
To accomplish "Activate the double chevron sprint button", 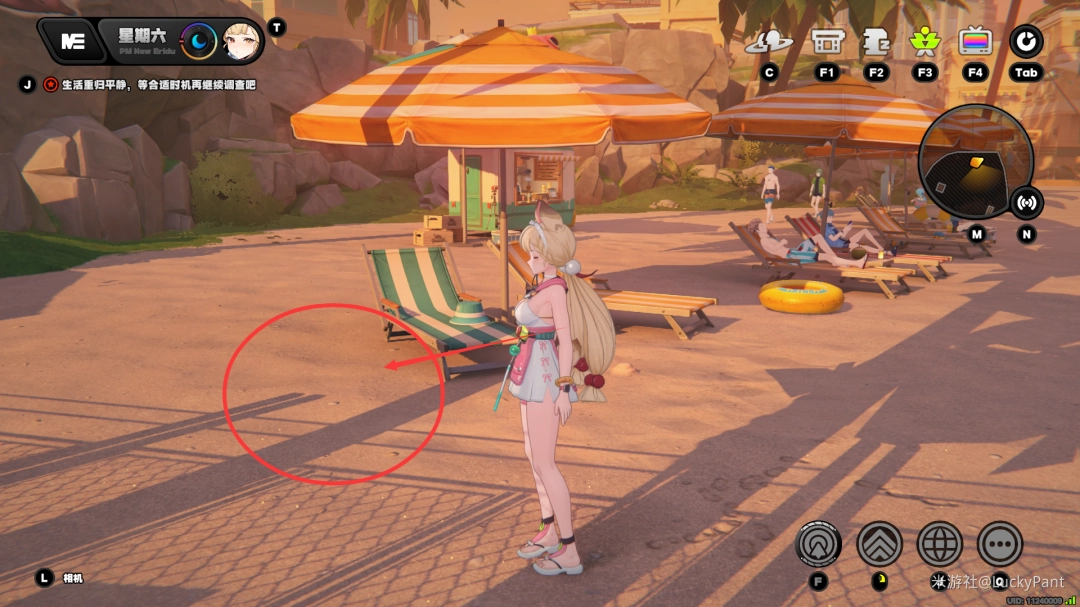I will click(879, 544).
